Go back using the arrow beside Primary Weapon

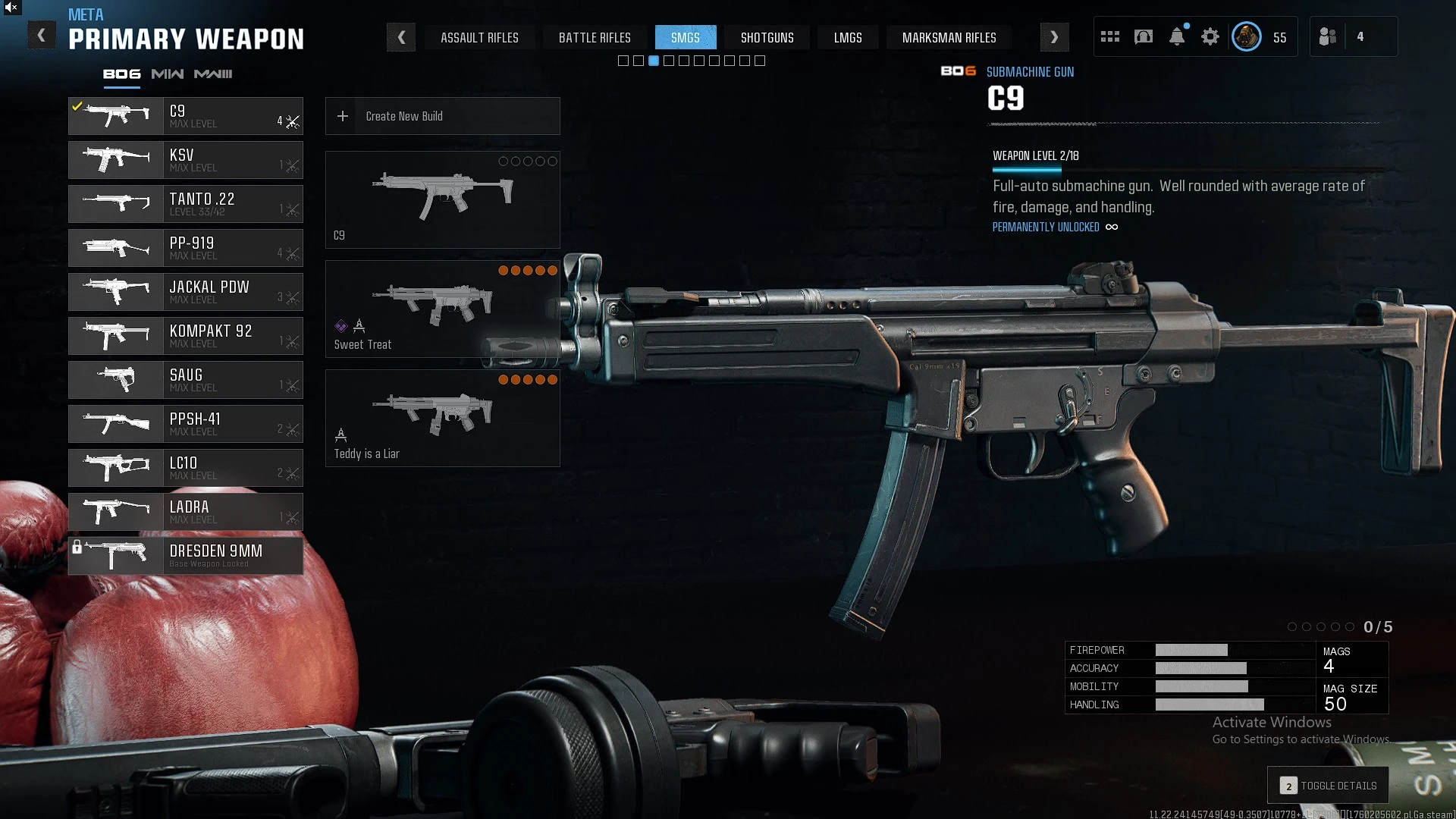(x=42, y=36)
